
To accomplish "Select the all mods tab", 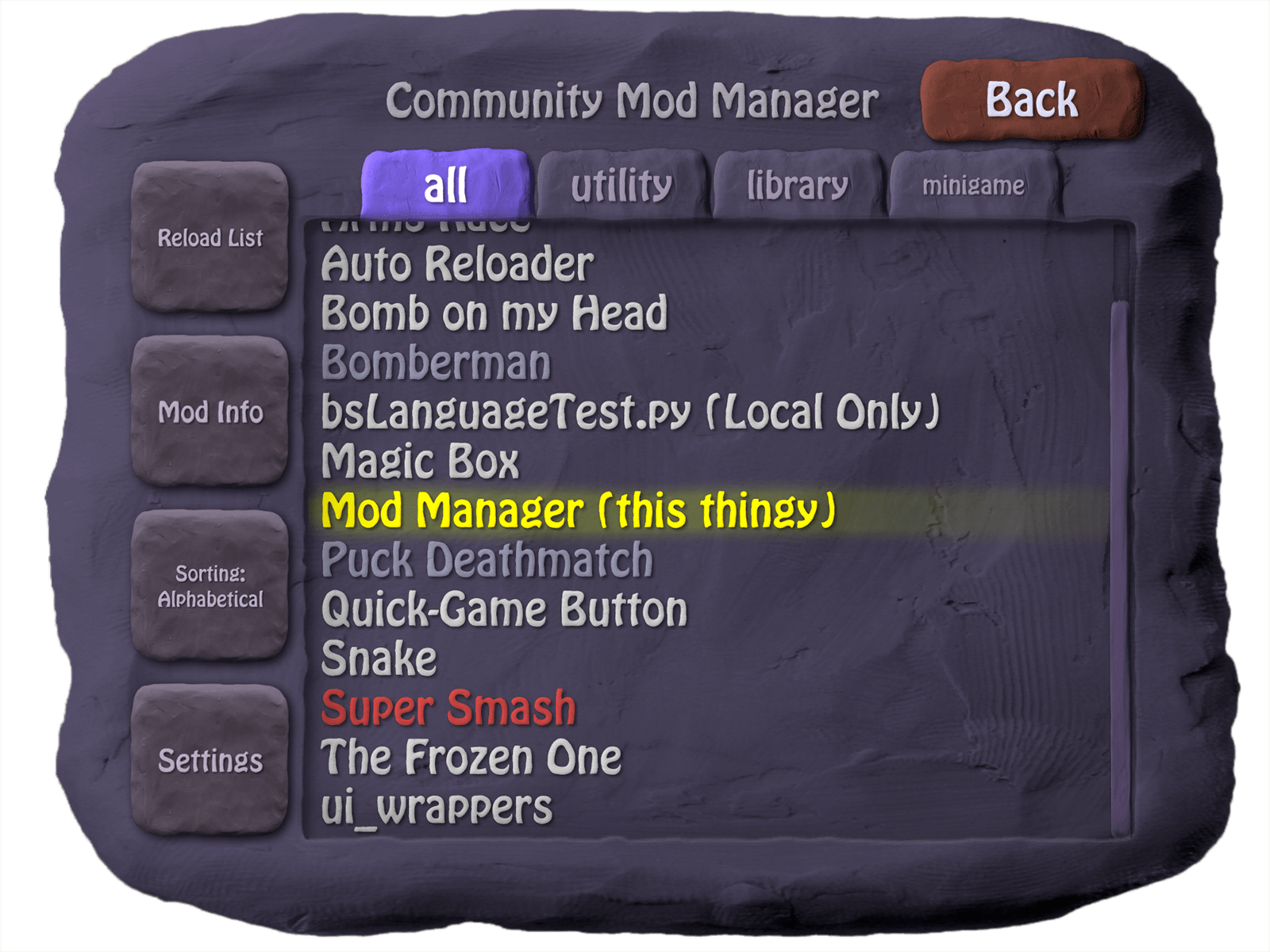I will coord(446,184).
